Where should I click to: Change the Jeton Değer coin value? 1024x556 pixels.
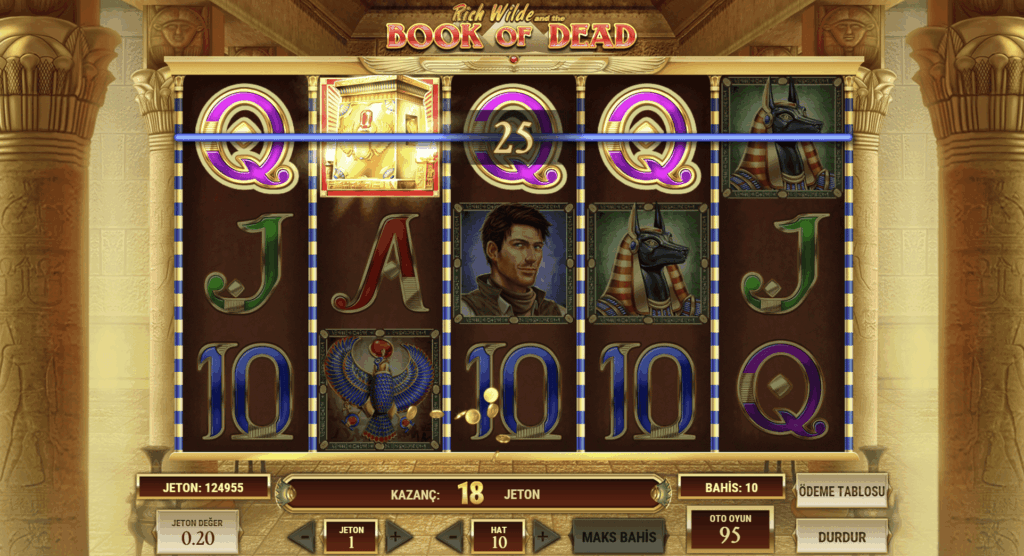click(x=197, y=532)
